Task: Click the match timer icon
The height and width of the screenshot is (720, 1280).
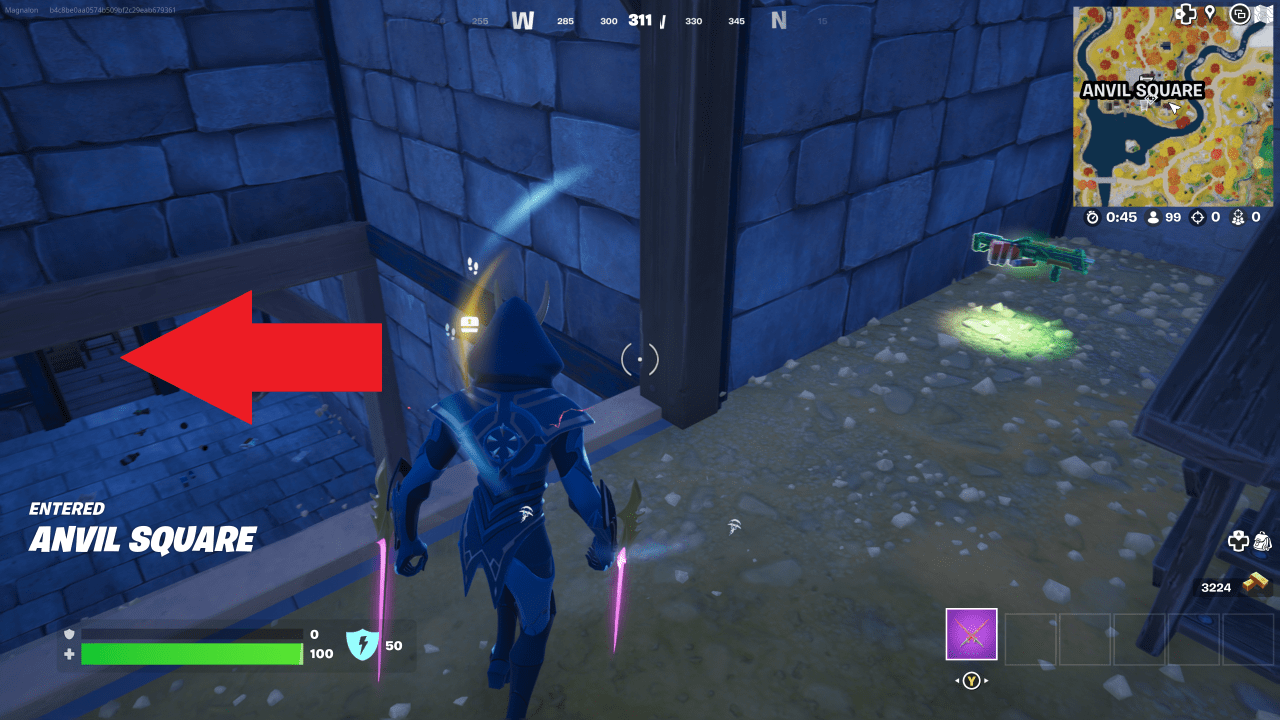Action: [1091, 217]
